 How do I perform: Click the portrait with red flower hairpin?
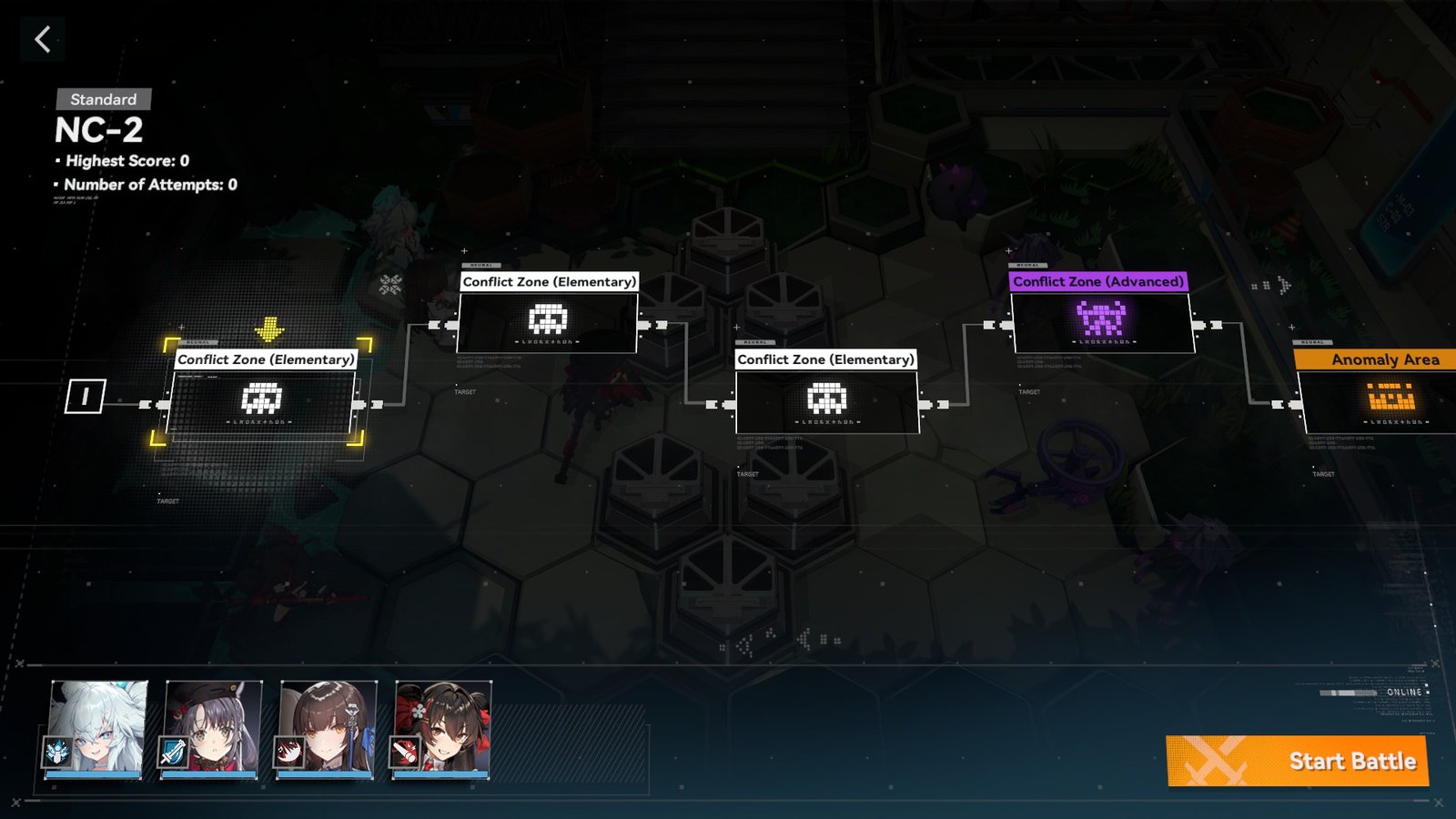click(443, 729)
